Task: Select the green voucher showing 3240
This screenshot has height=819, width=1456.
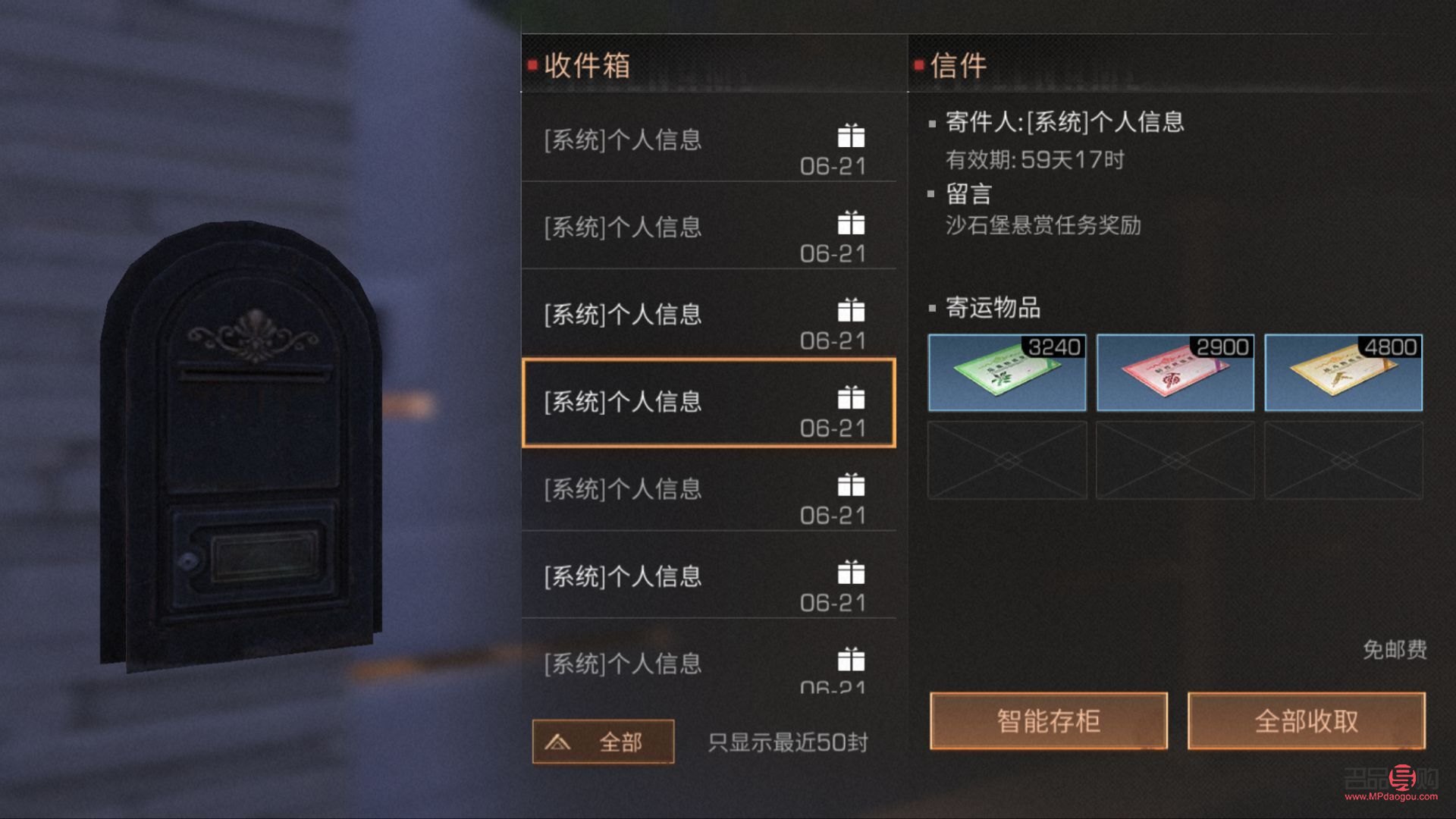Action: click(x=1007, y=372)
